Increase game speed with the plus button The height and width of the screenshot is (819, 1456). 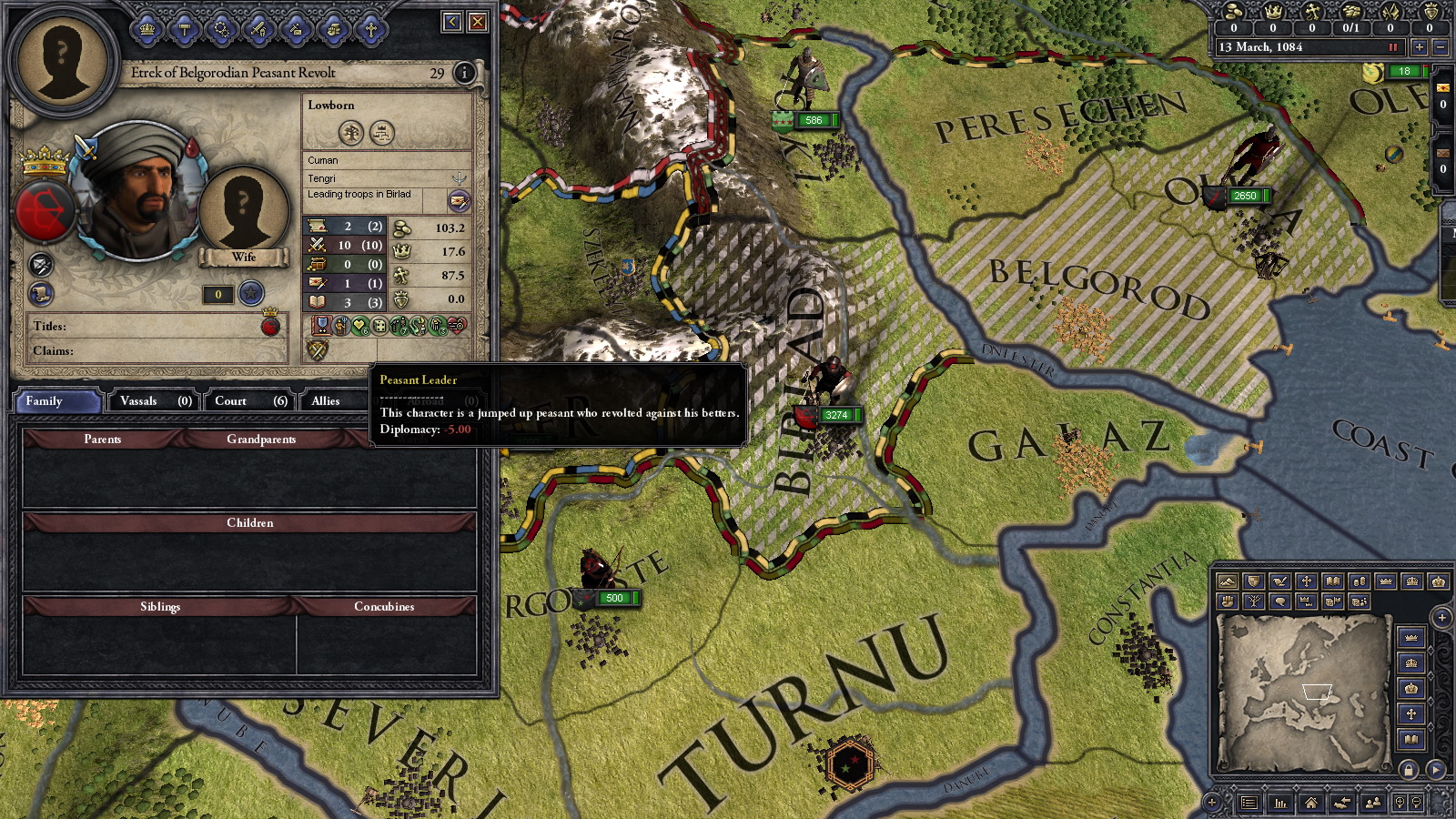coord(1419,47)
